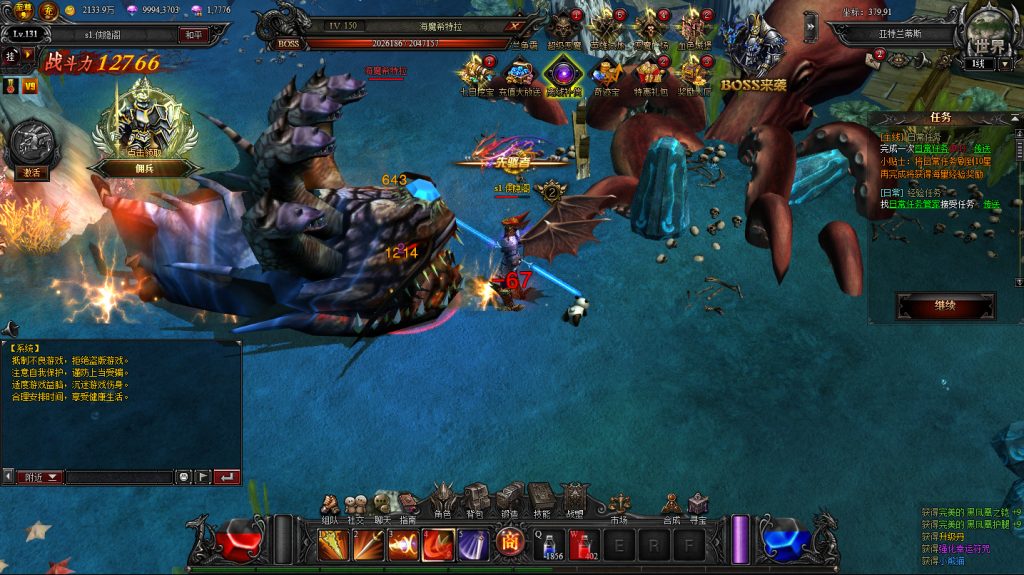Click the 继续 continue button in quest panel
The image size is (1024, 575).
pos(945,305)
